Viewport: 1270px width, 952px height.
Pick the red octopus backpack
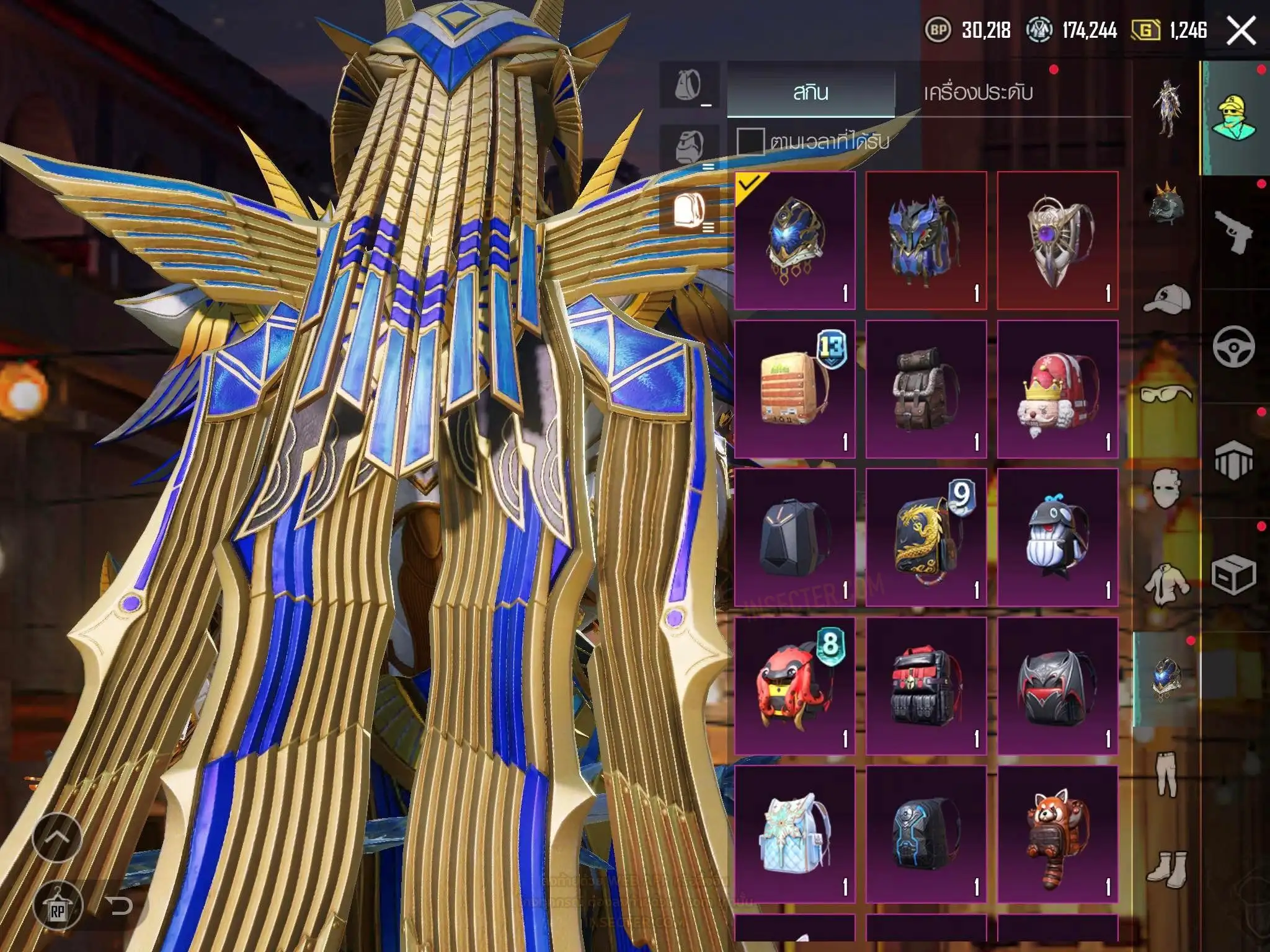click(794, 685)
